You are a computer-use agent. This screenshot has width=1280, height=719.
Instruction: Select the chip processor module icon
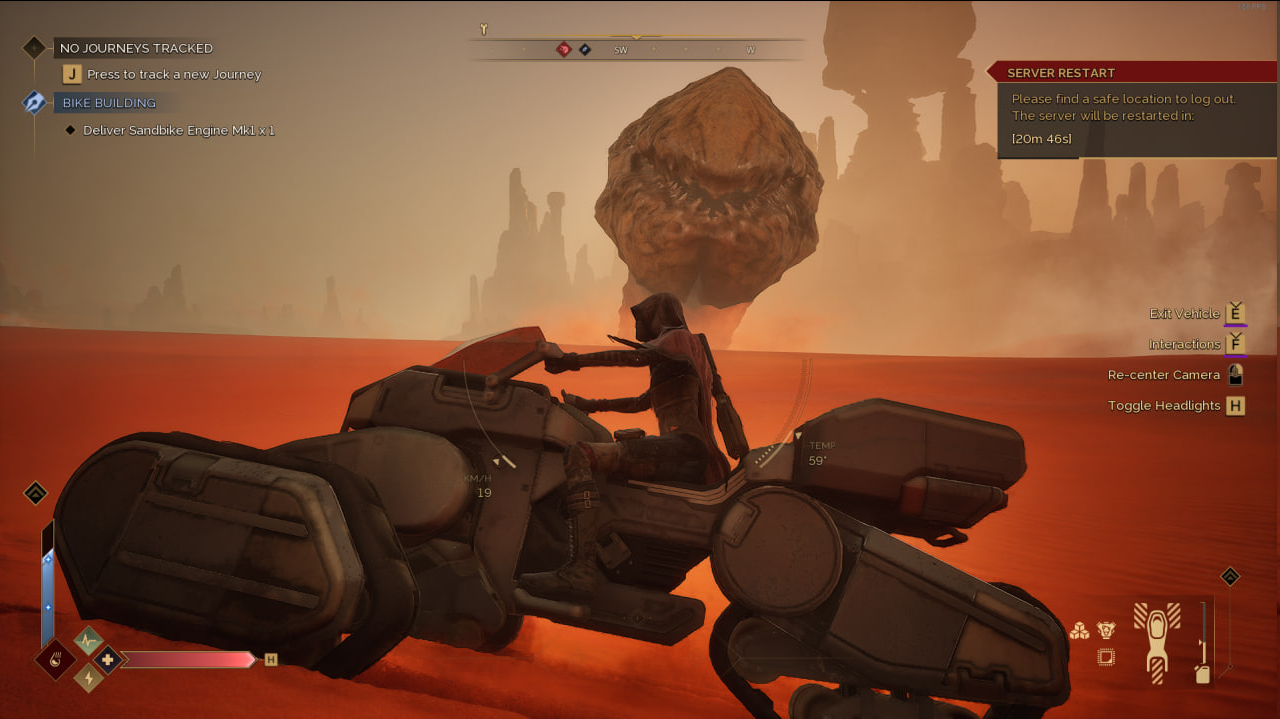coord(1106,657)
